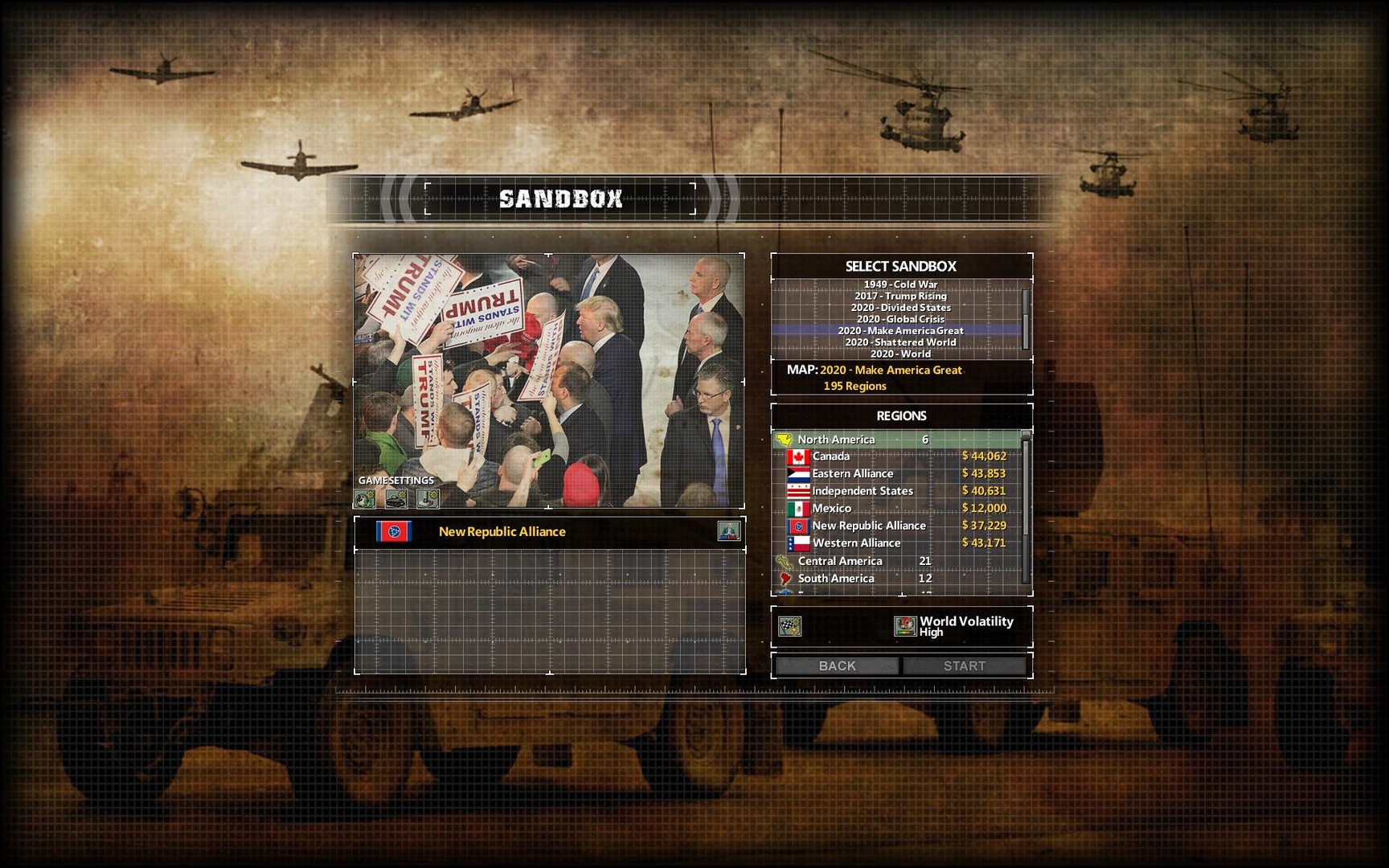Choose 2017 - Trump Rising from the list
Viewport: 1389px width, 868px height.
pyautogui.click(x=901, y=295)
